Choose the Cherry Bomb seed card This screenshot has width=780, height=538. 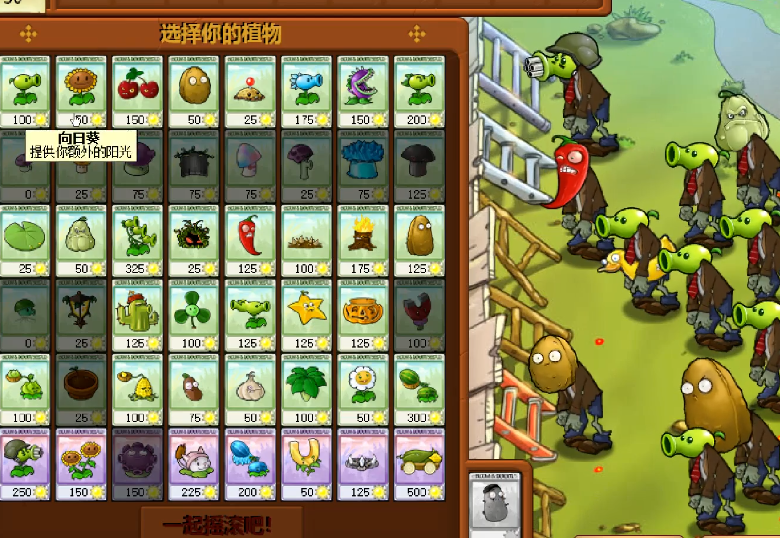[139, 91]
